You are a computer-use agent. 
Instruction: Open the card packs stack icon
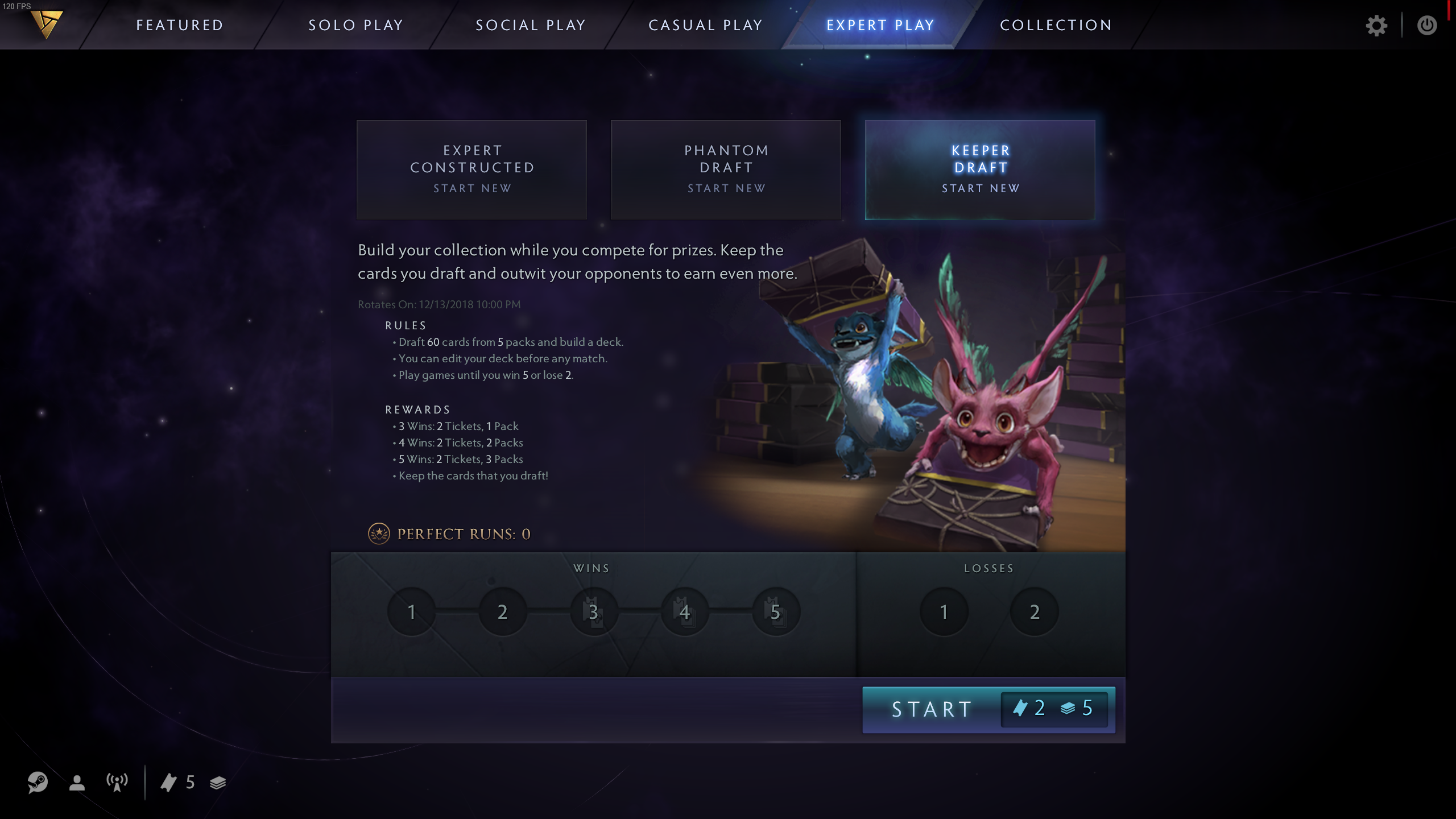click(x=218, y=783)
